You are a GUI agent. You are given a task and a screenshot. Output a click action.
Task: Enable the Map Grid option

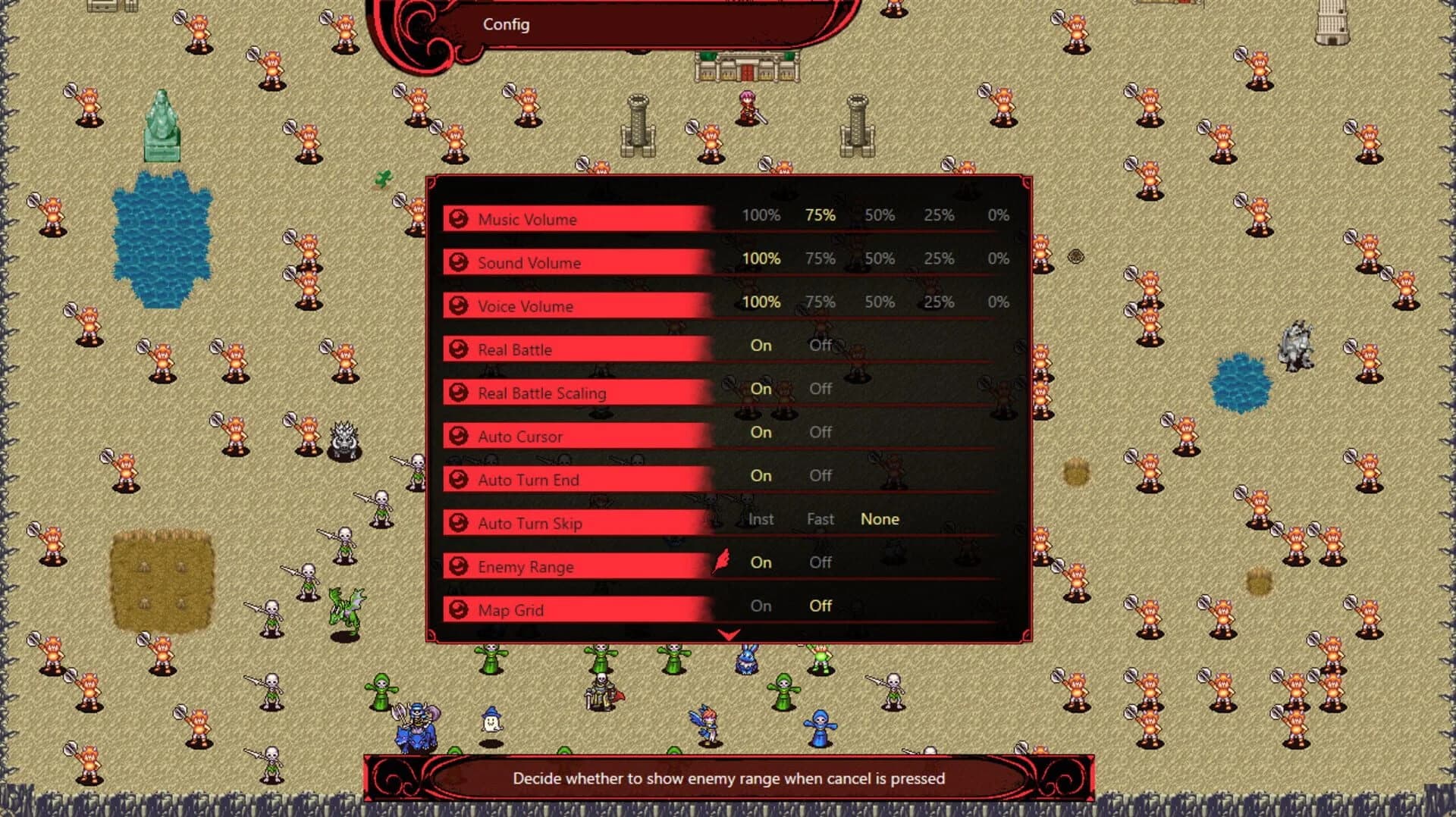click(761, 606)
